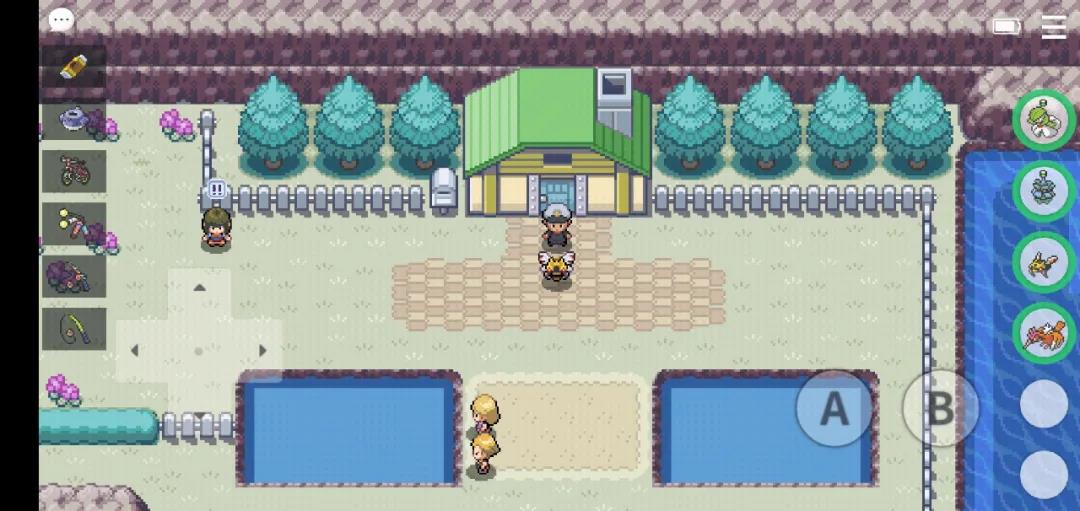Select the bicycle hotbar slot
This screenshot has height=511, width=1080.
74,171
